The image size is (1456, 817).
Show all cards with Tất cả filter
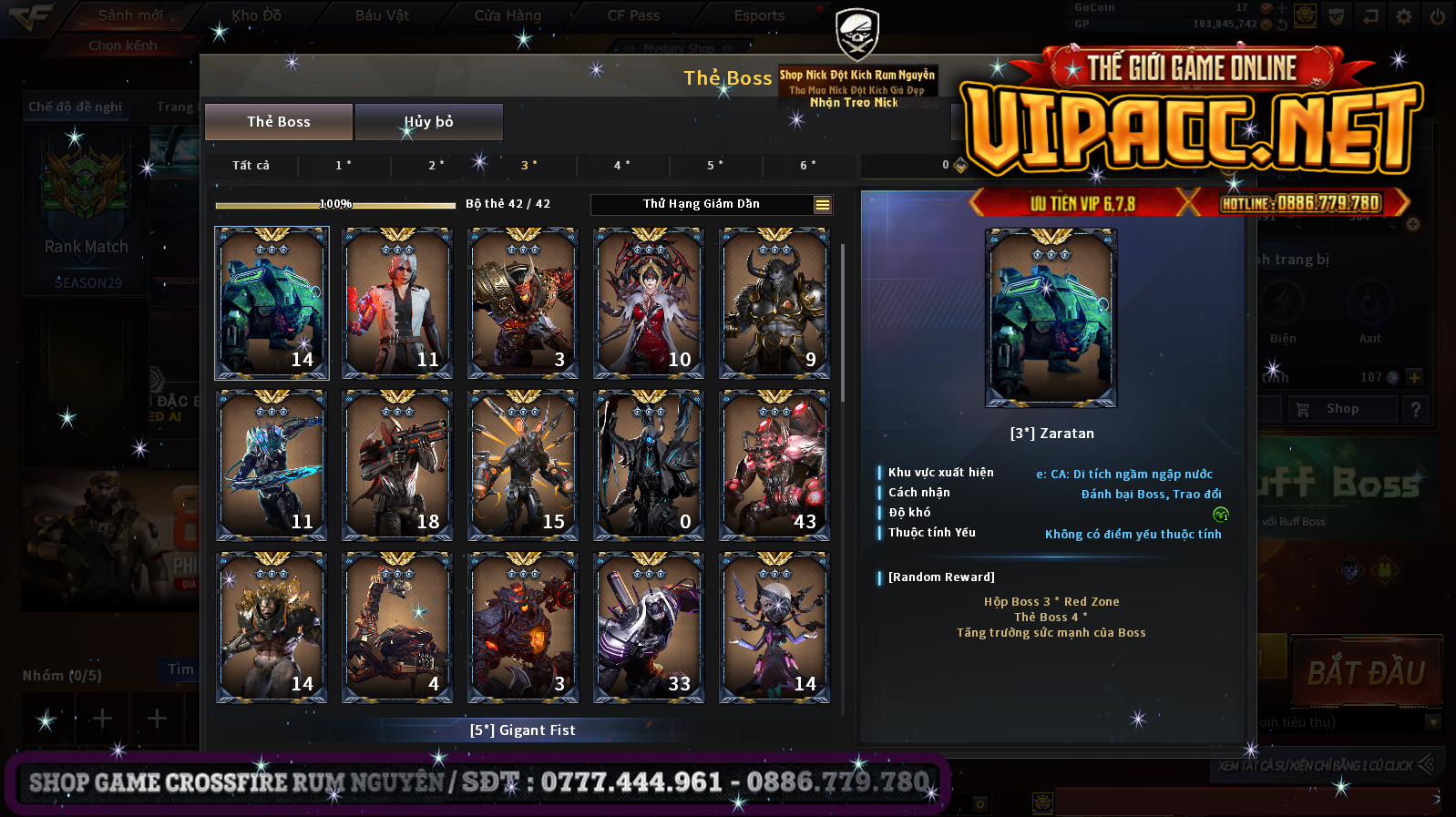(251, 165)
